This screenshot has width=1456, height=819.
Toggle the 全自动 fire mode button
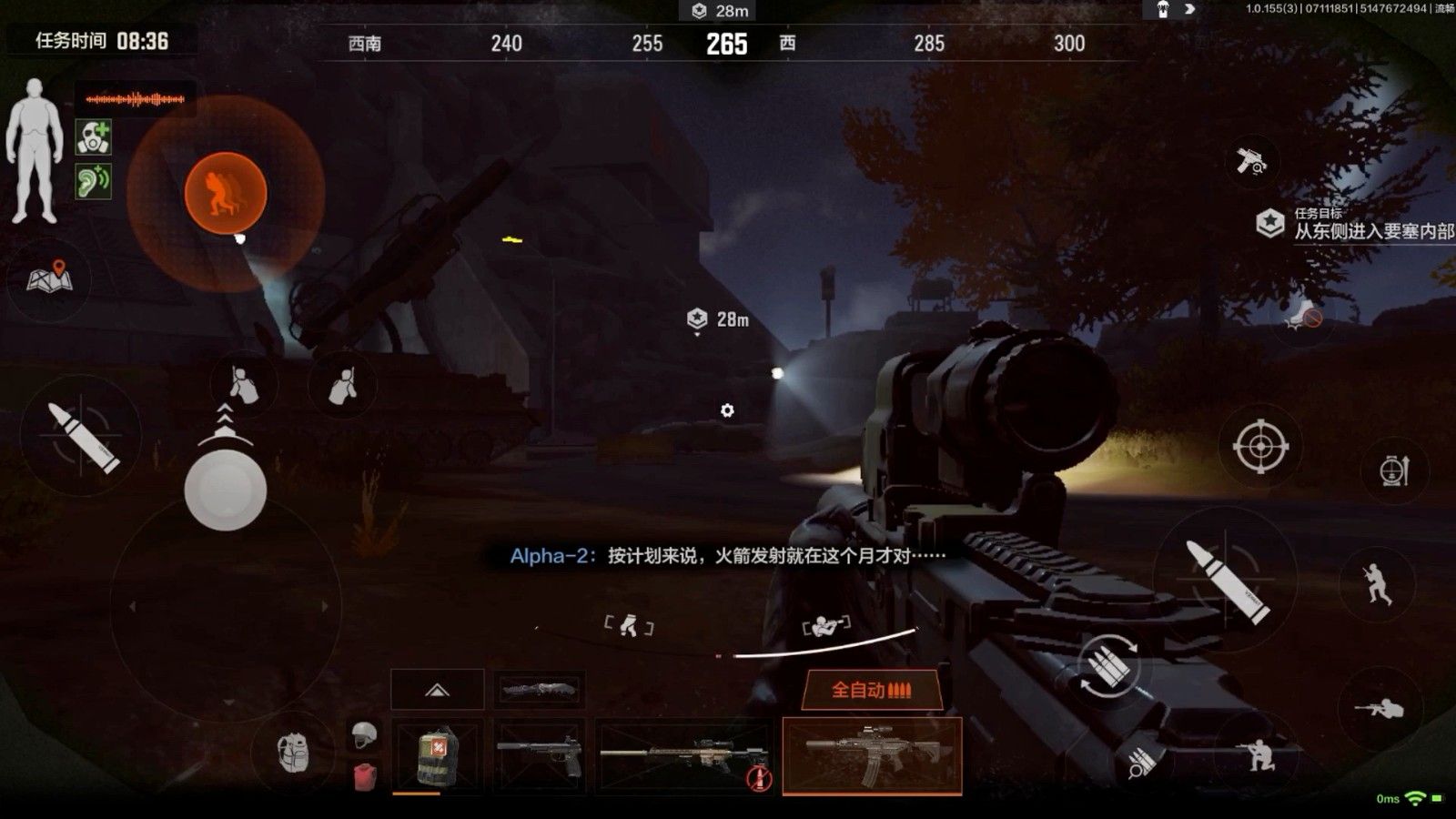pyautogui.click(x=870, y=690)
